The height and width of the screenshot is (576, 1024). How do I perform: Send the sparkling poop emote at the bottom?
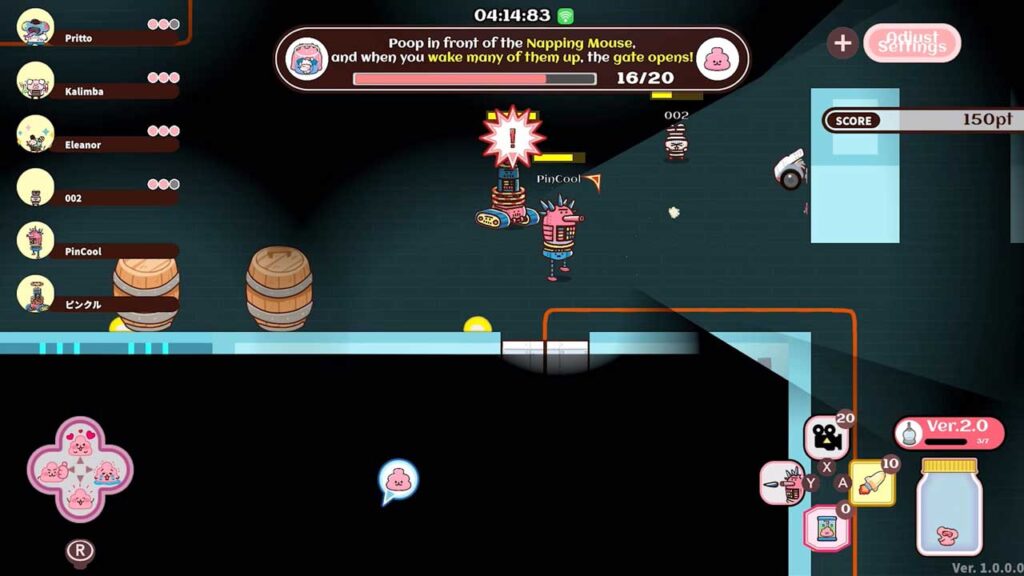80,497
